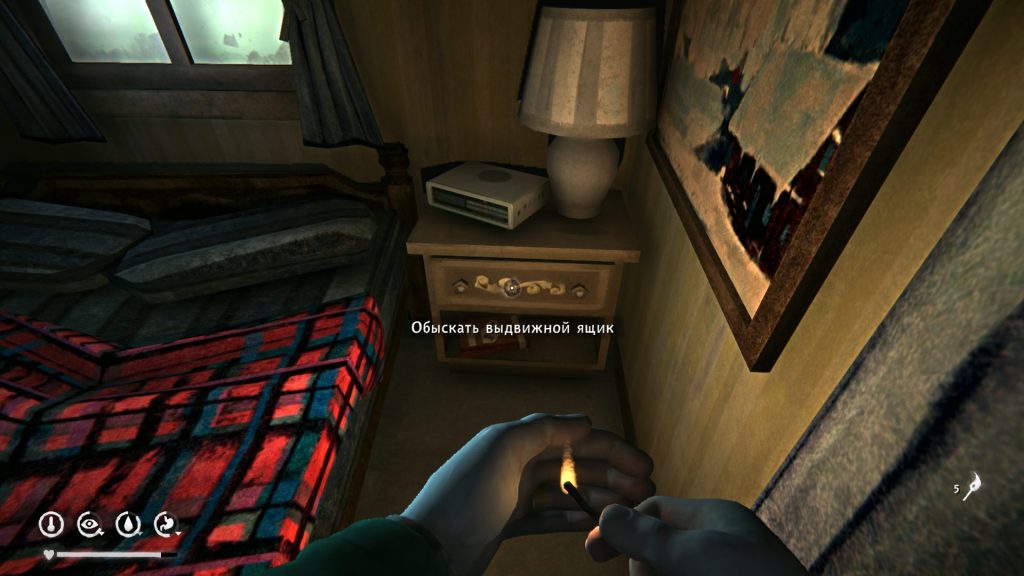Image resolution: width=1024 pixels, height=576 pixels.
Task: Choose the "Обыскать выдвижной ящик" prompt
Action: [512, 327]
